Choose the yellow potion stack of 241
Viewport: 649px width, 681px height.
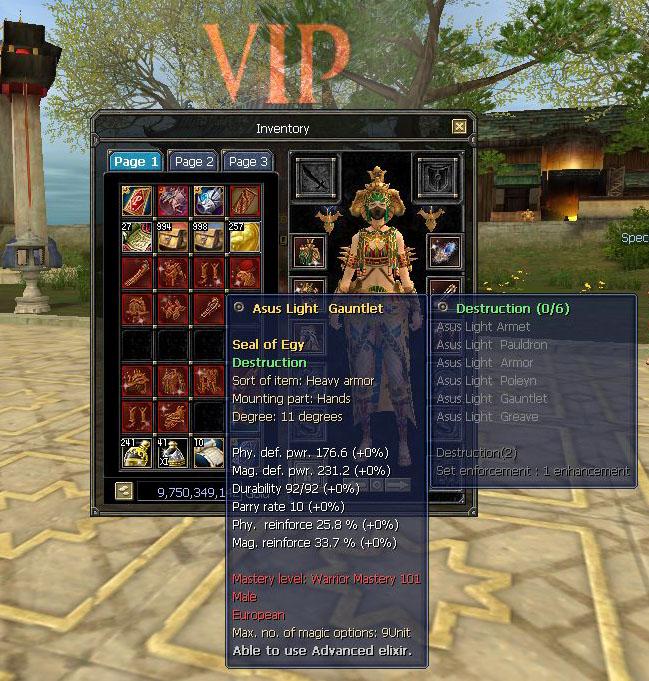coord(136,453)
